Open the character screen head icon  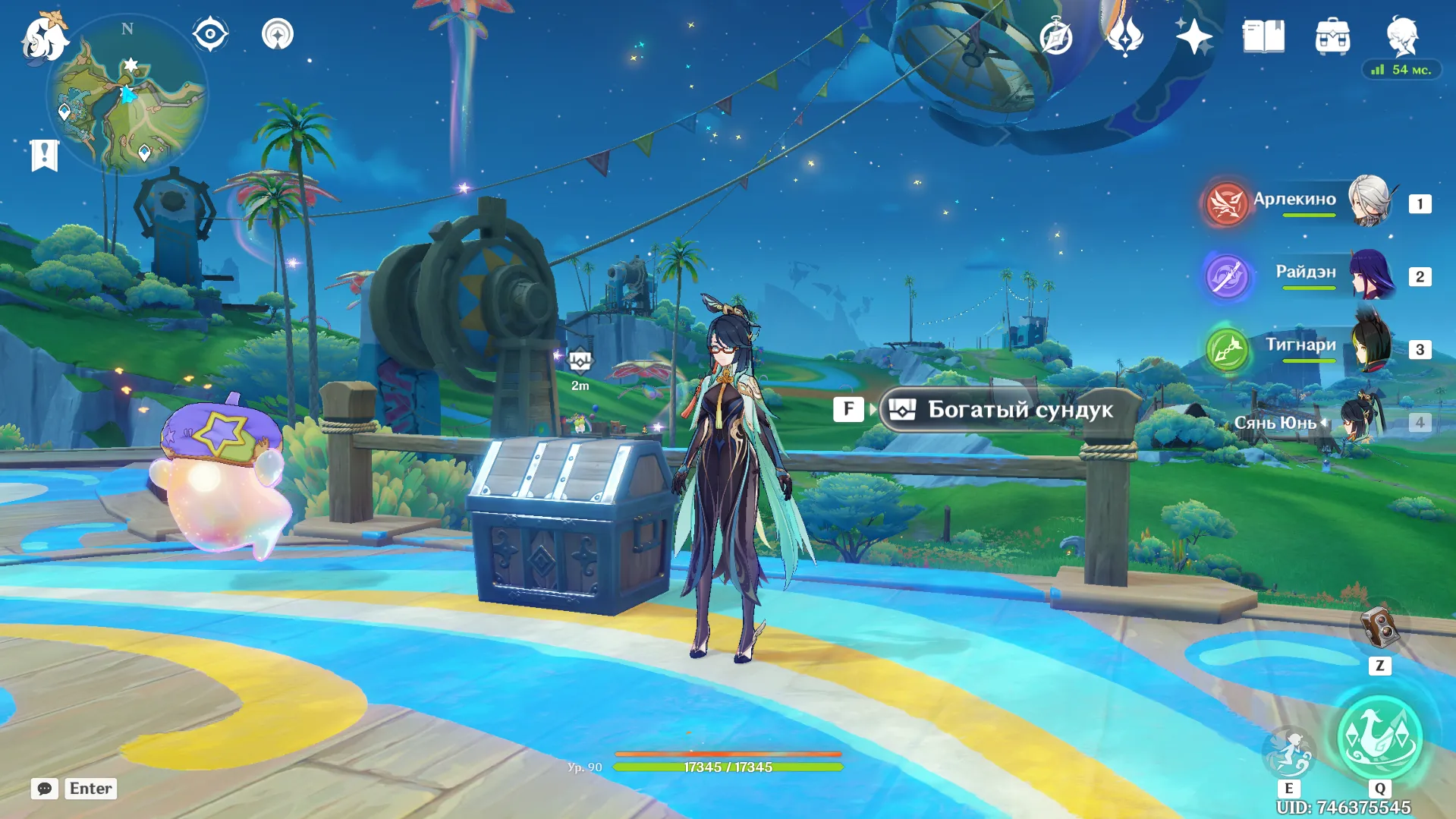pos(1401,36)
